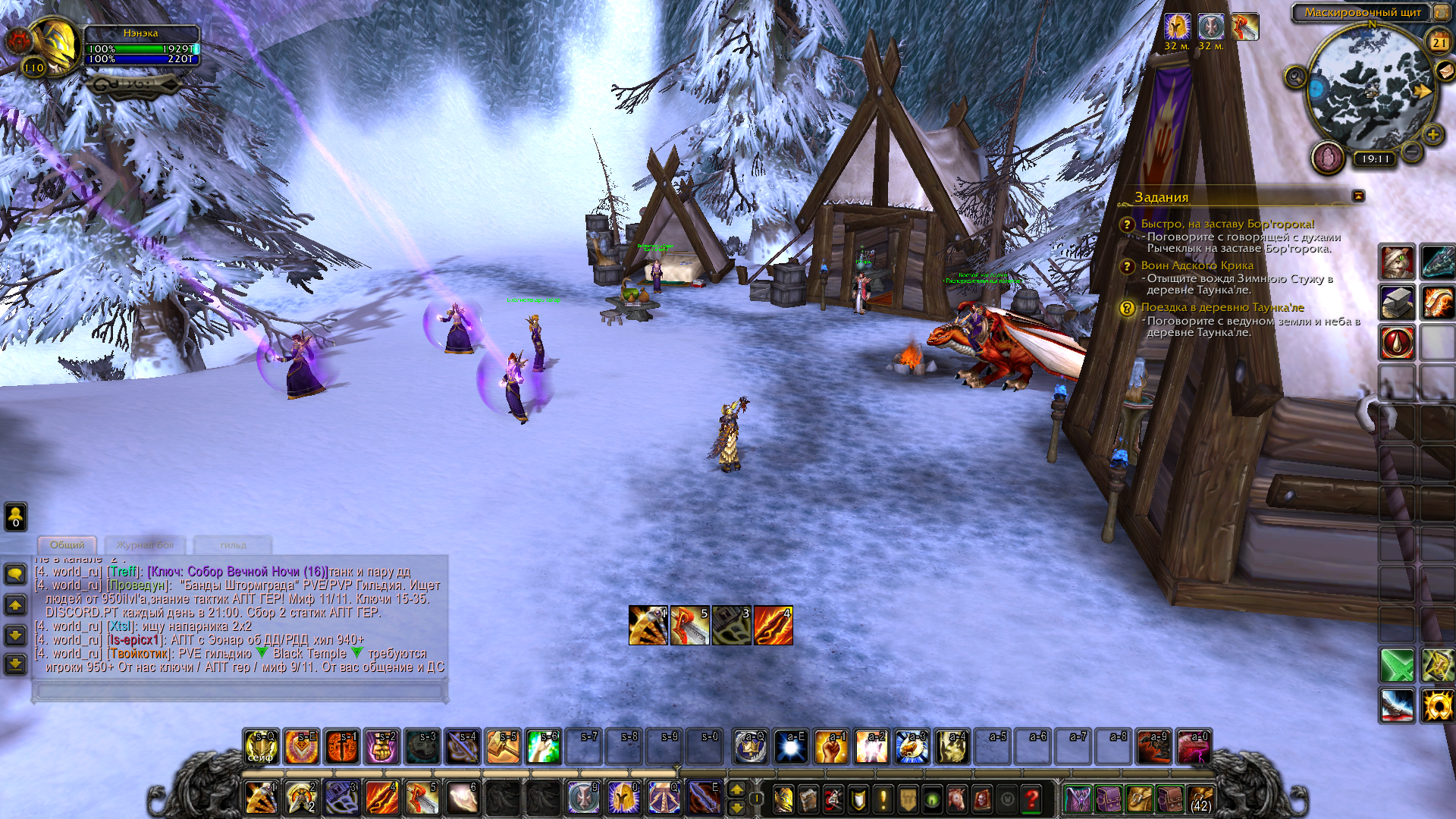Activate the raised fist ability a-1
Image resolution: width=1456 pixels, height=819 pixels.
(x=831, y=747)
